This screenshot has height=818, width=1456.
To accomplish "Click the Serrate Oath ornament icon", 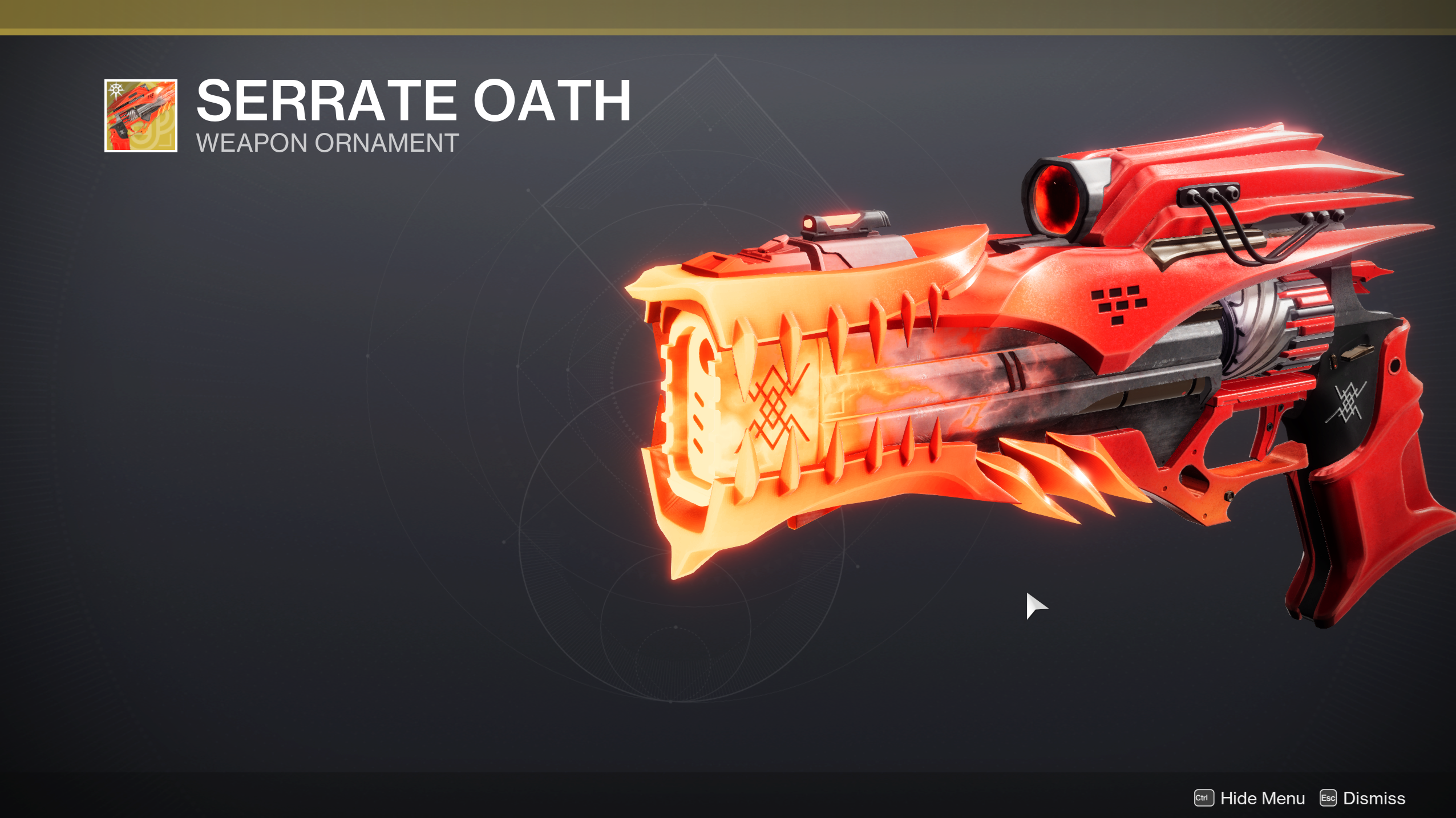I will click(141, 116).
